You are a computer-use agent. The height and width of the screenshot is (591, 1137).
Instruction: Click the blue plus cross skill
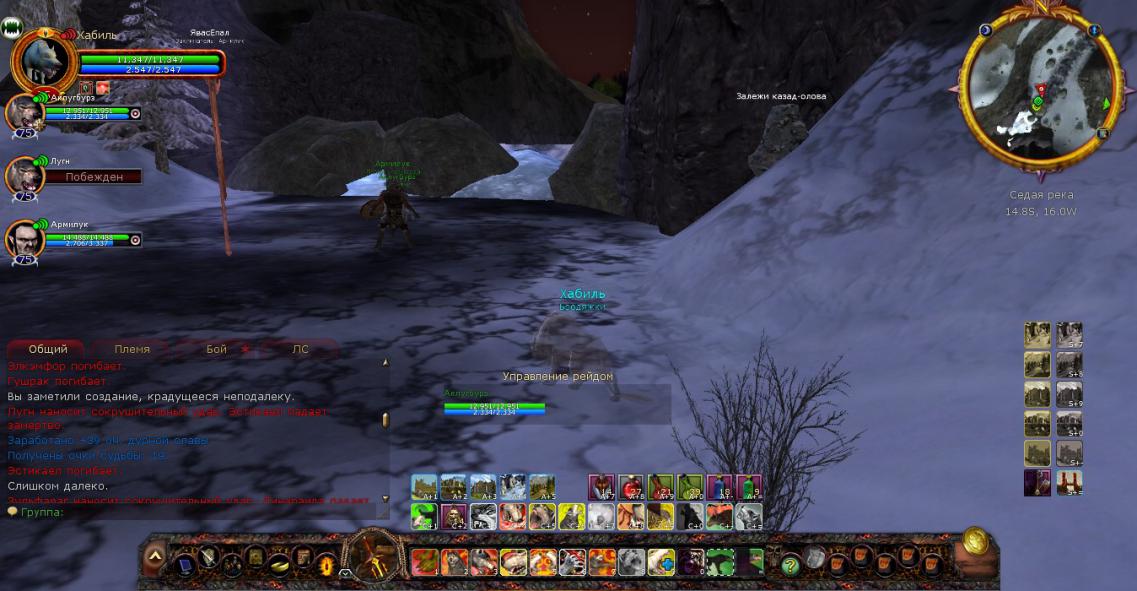(661, 562)
